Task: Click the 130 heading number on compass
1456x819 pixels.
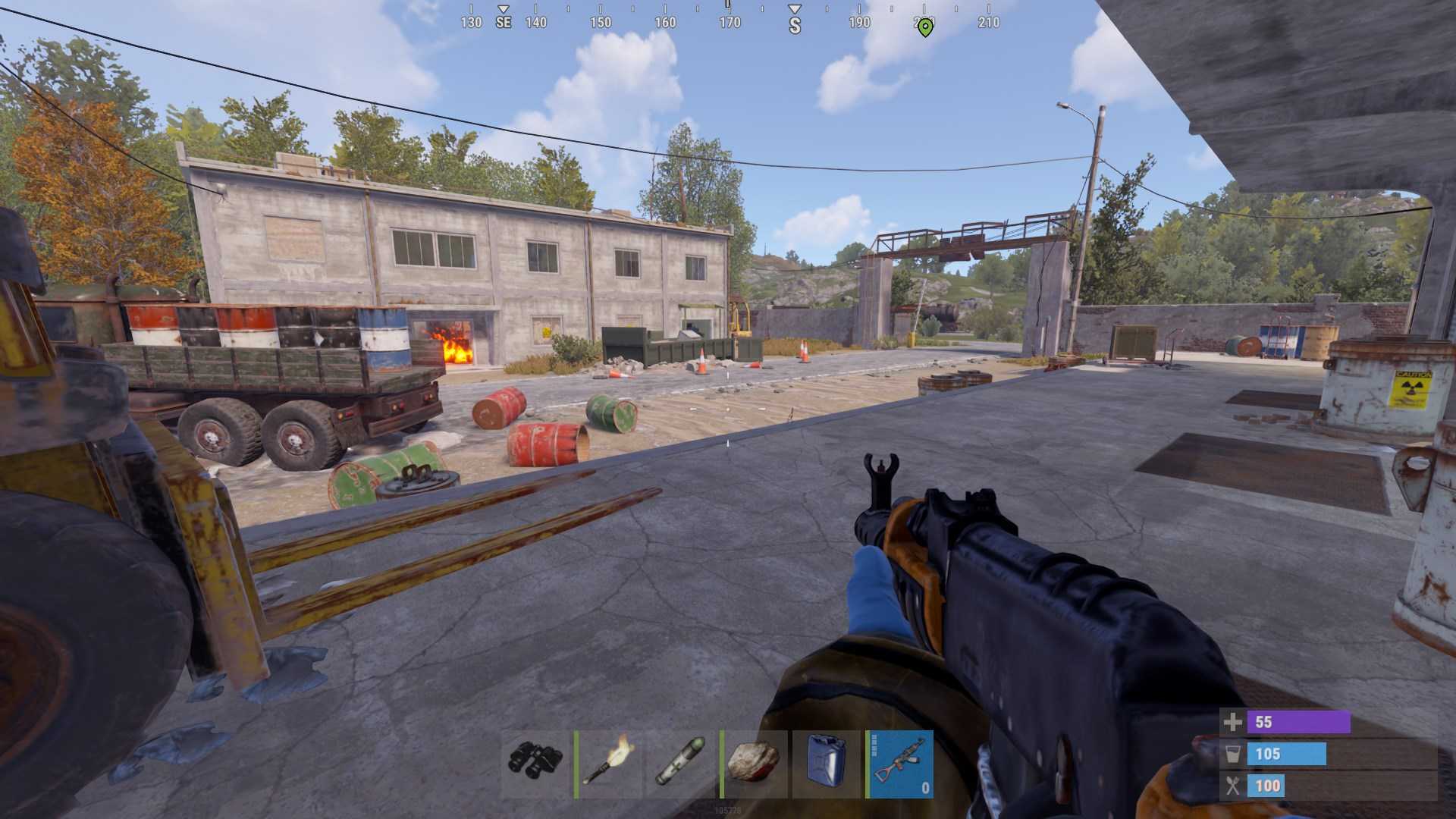Action: click(x=470, y=23)
